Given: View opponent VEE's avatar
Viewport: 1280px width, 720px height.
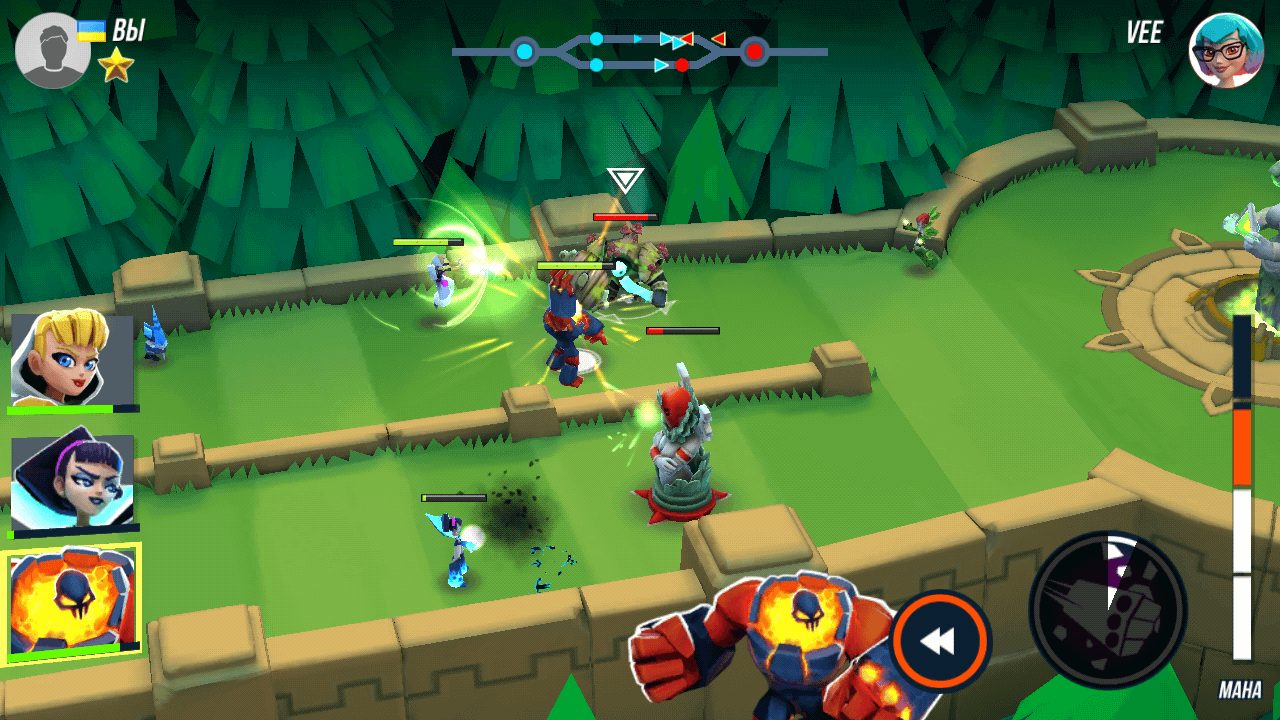Looking at the screenshot, I should point(1226,50).
